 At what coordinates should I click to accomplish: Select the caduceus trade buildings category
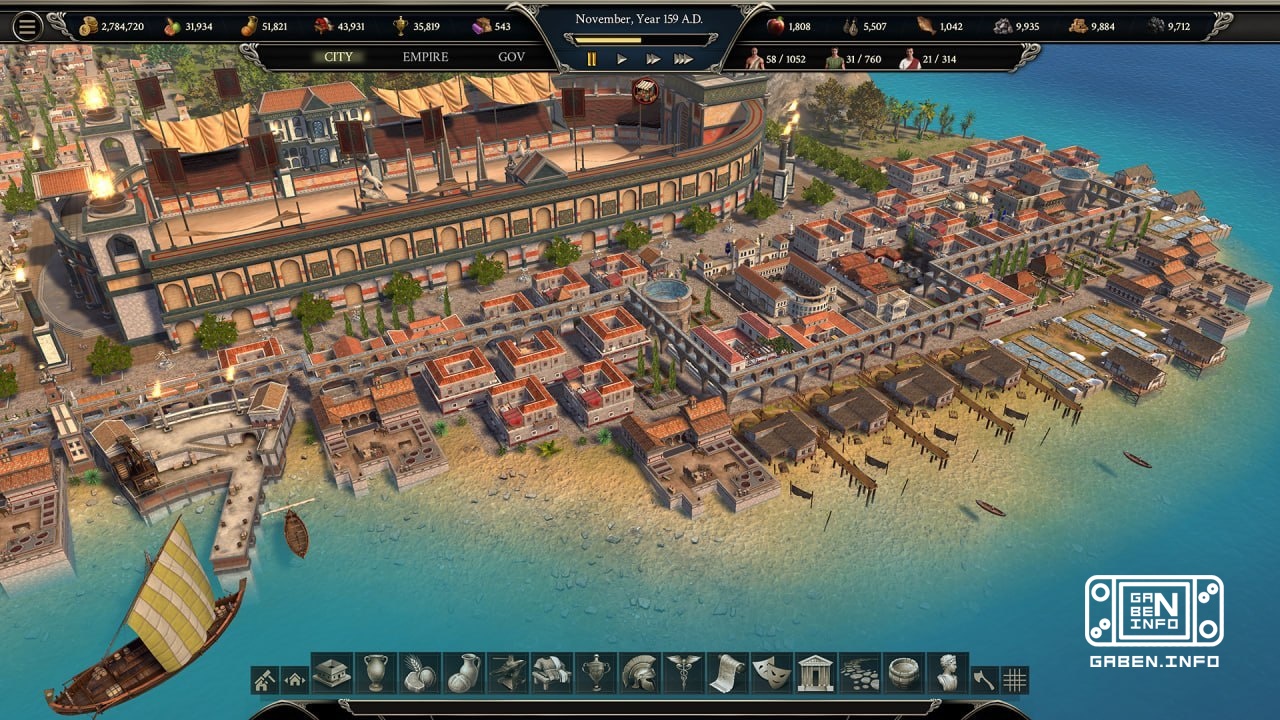(683, 677)
